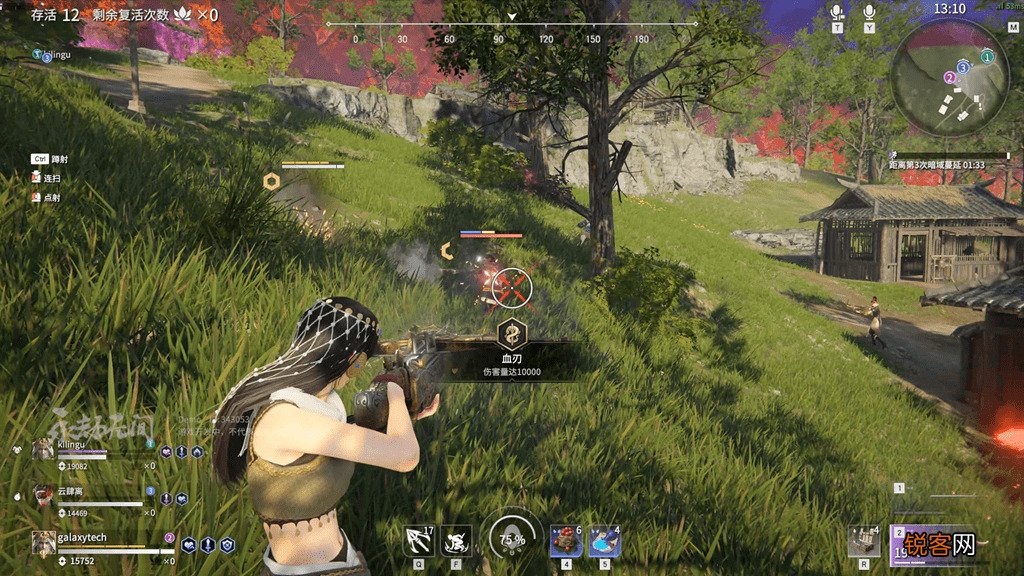The height and width of the screenshot is (576, 1024).
Task: Open the circular minimap
Action: pyautogui.click(x=950, y=78)
